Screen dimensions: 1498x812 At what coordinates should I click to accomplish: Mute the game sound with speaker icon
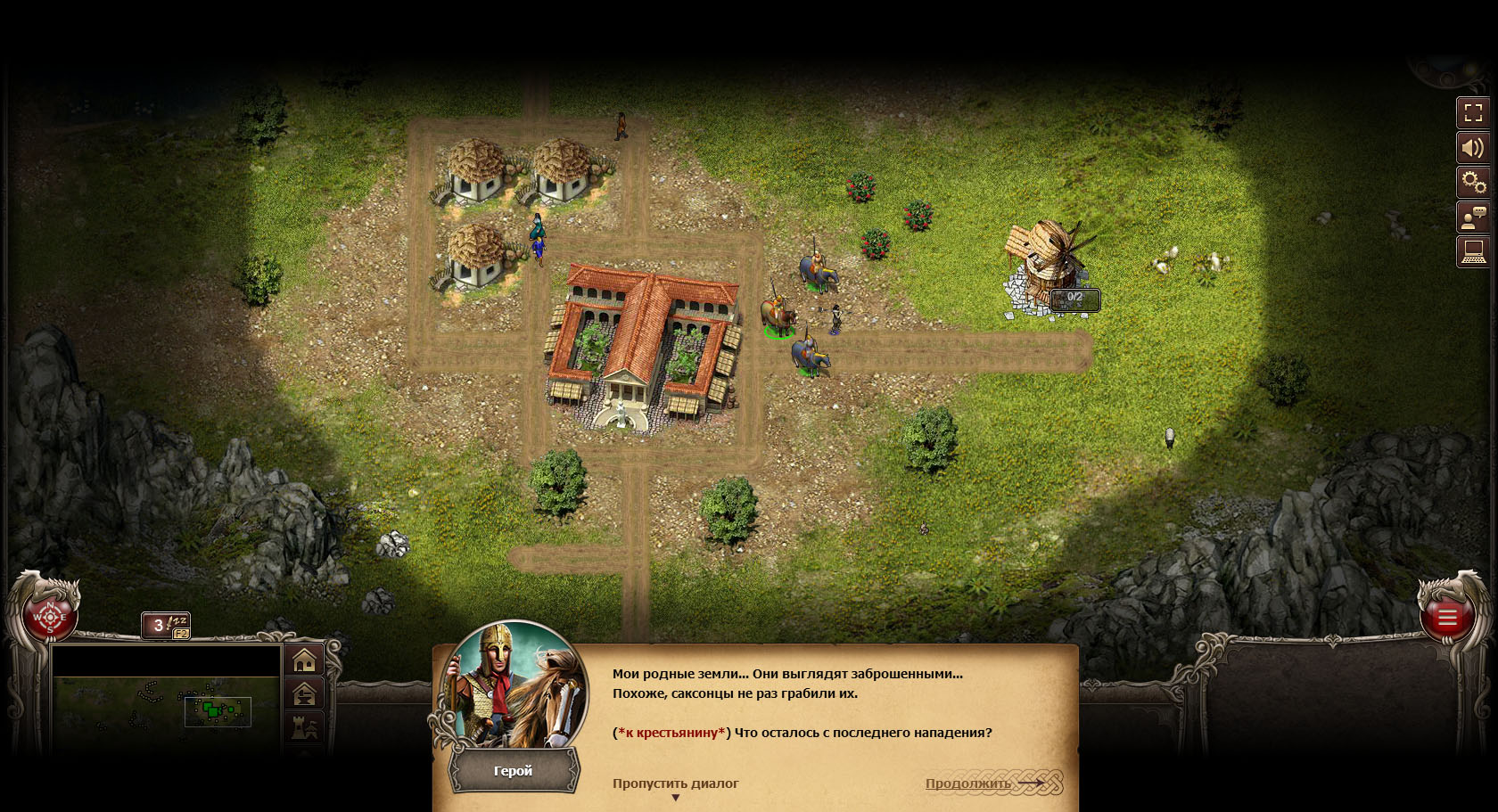(x=1473, y=148)
